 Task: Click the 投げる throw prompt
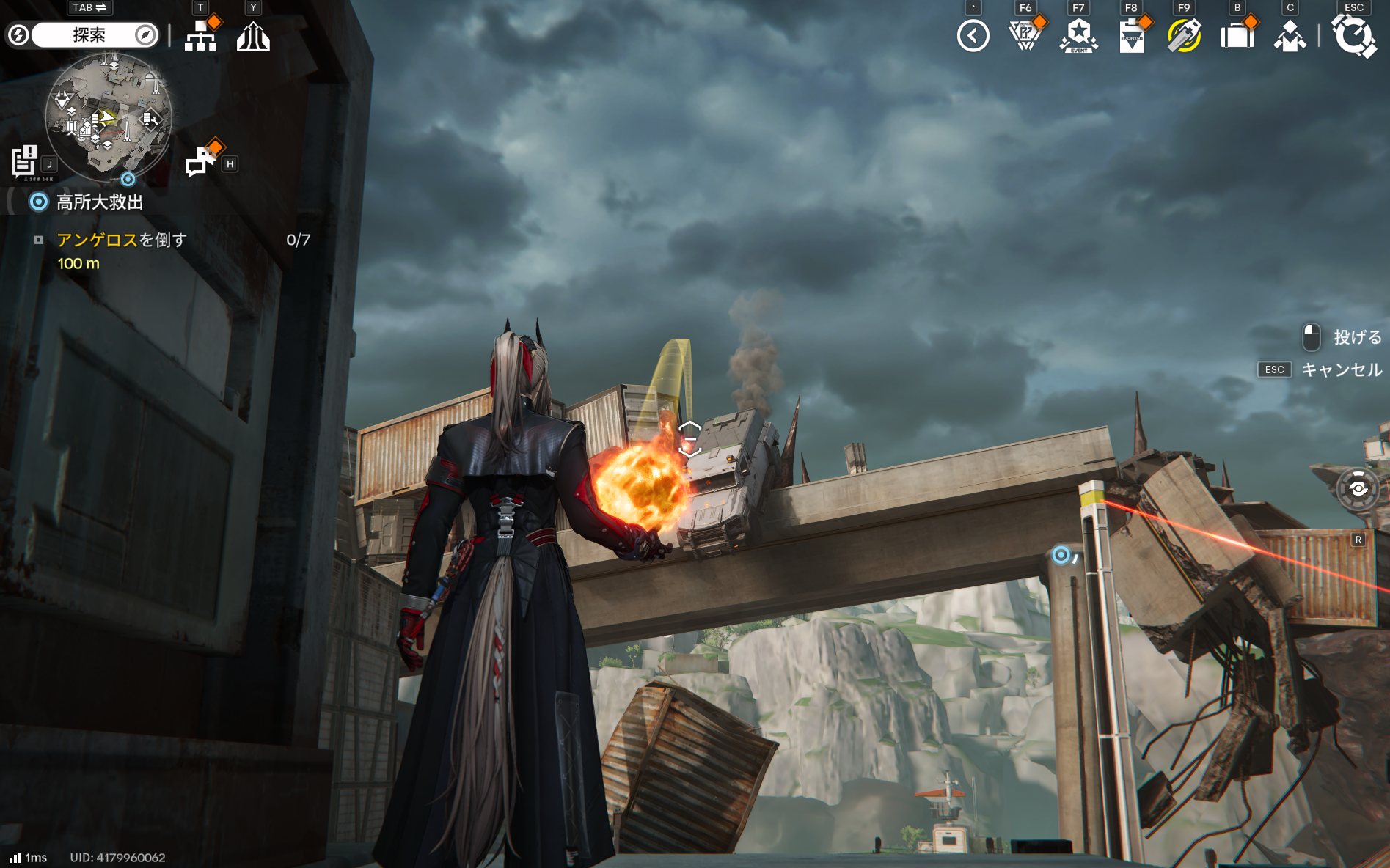1356,337
